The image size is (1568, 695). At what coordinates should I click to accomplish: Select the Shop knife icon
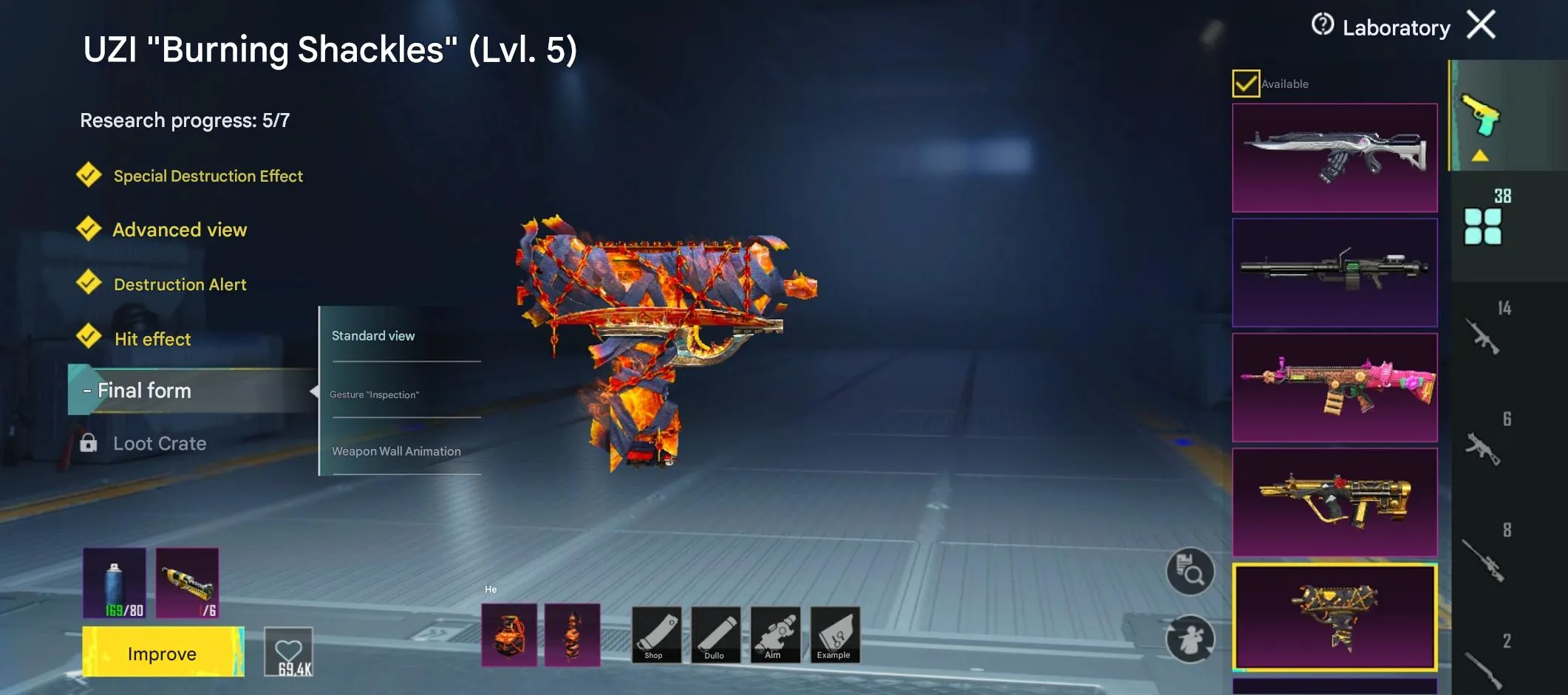655,634
